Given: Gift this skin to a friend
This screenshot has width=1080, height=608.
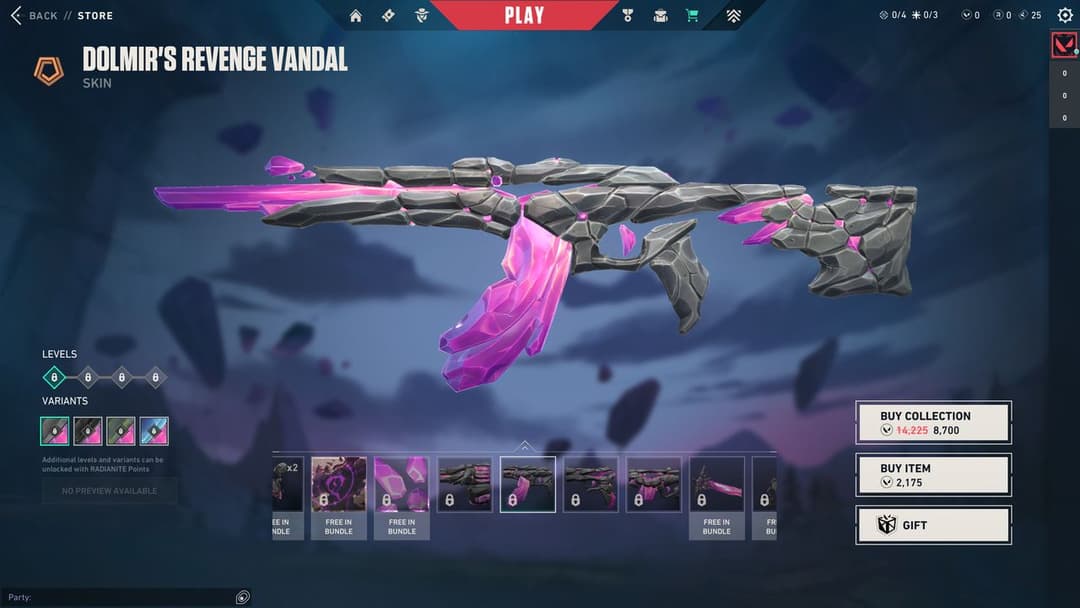Looking at the screenshot, I should point(933,525).
